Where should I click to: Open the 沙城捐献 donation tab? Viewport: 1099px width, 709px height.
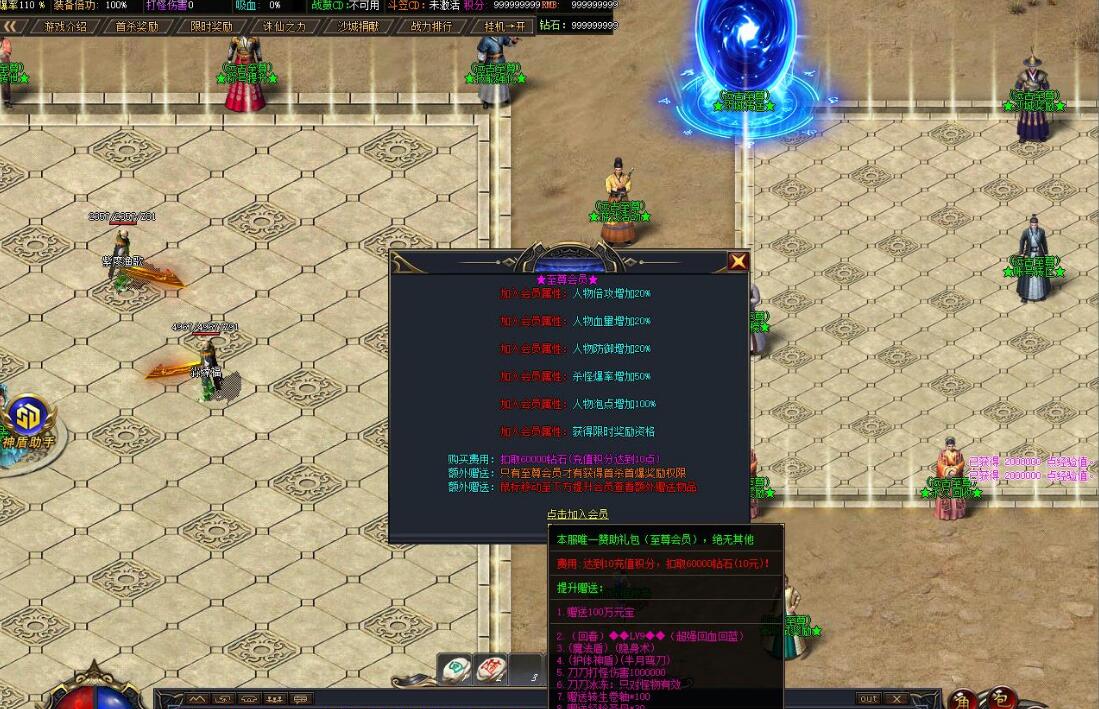click(358, 27)
